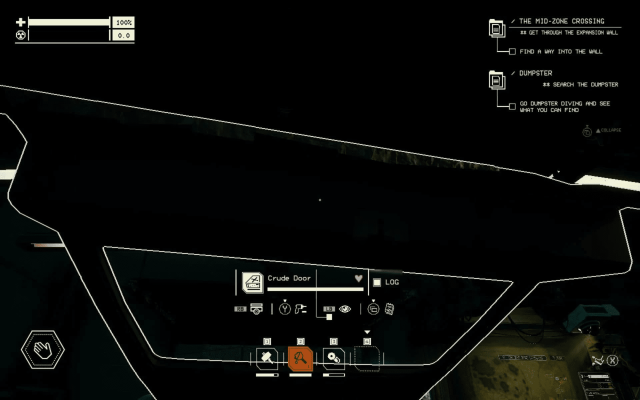Tick the Find a Way Into the Wall objective
The height and width of the screenshot is (400, 640).
click(513, 51)
